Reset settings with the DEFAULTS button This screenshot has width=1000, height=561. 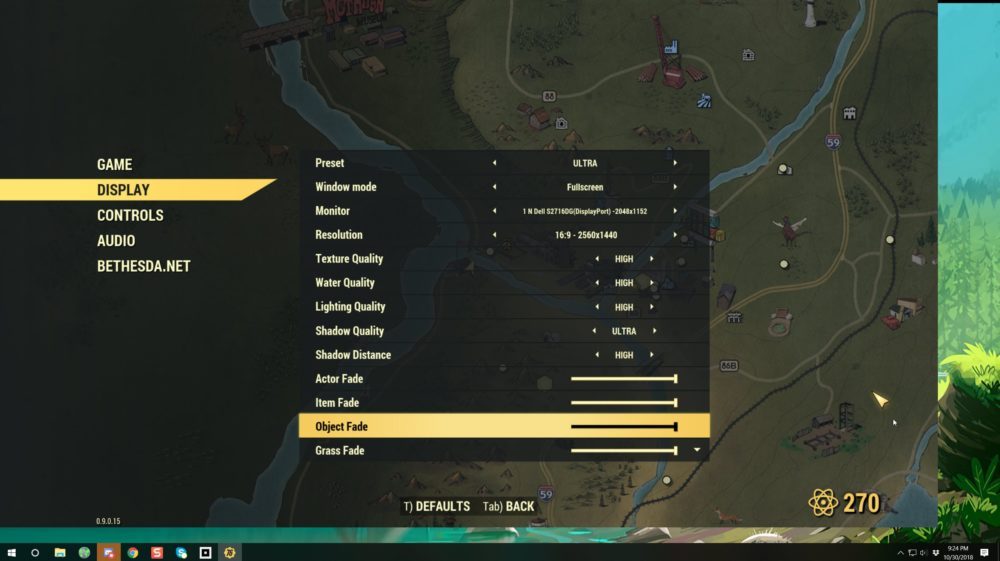[436, 507]
